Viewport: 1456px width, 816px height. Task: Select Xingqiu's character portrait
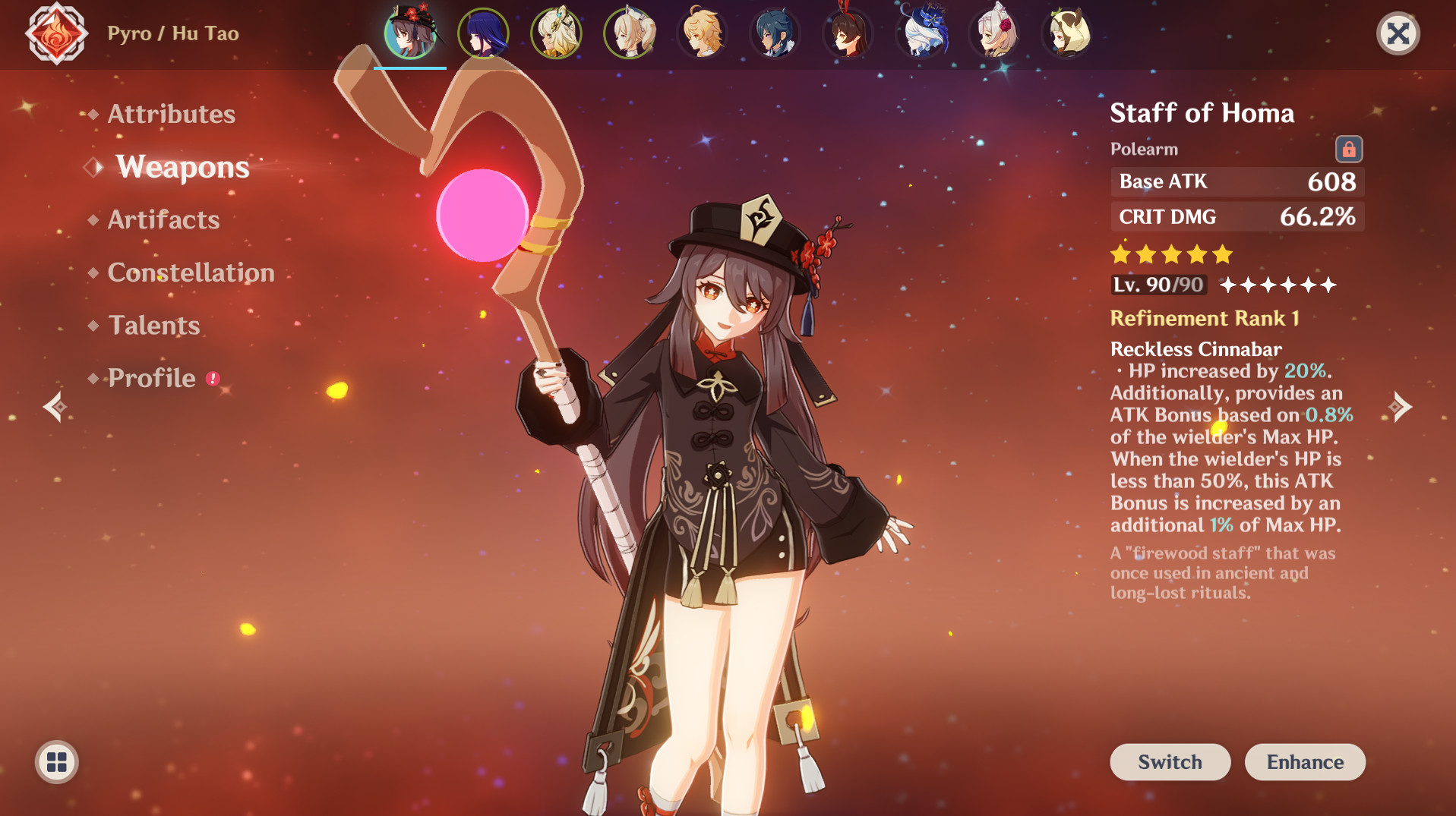coord(774,34)
